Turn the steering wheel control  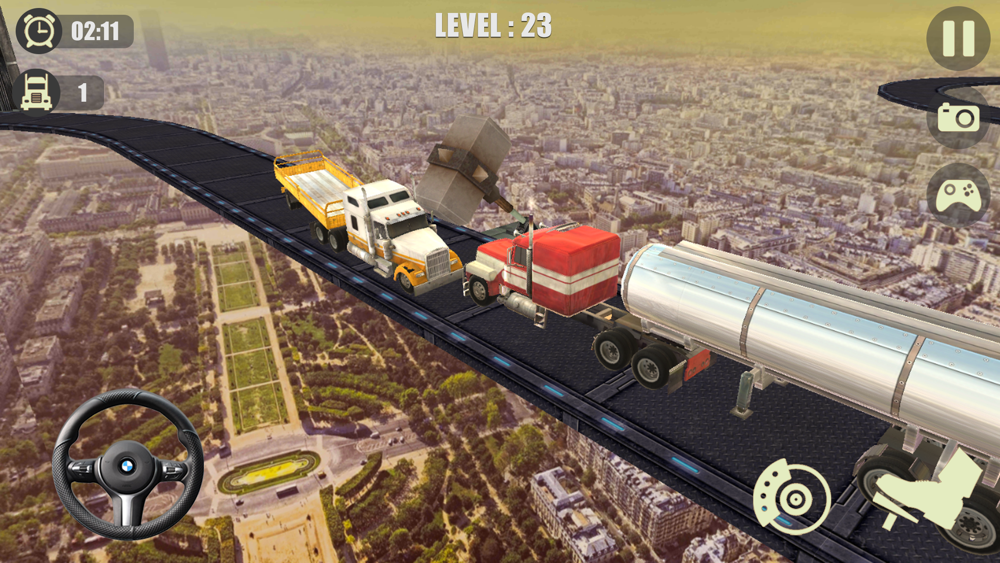coord(127,465)
